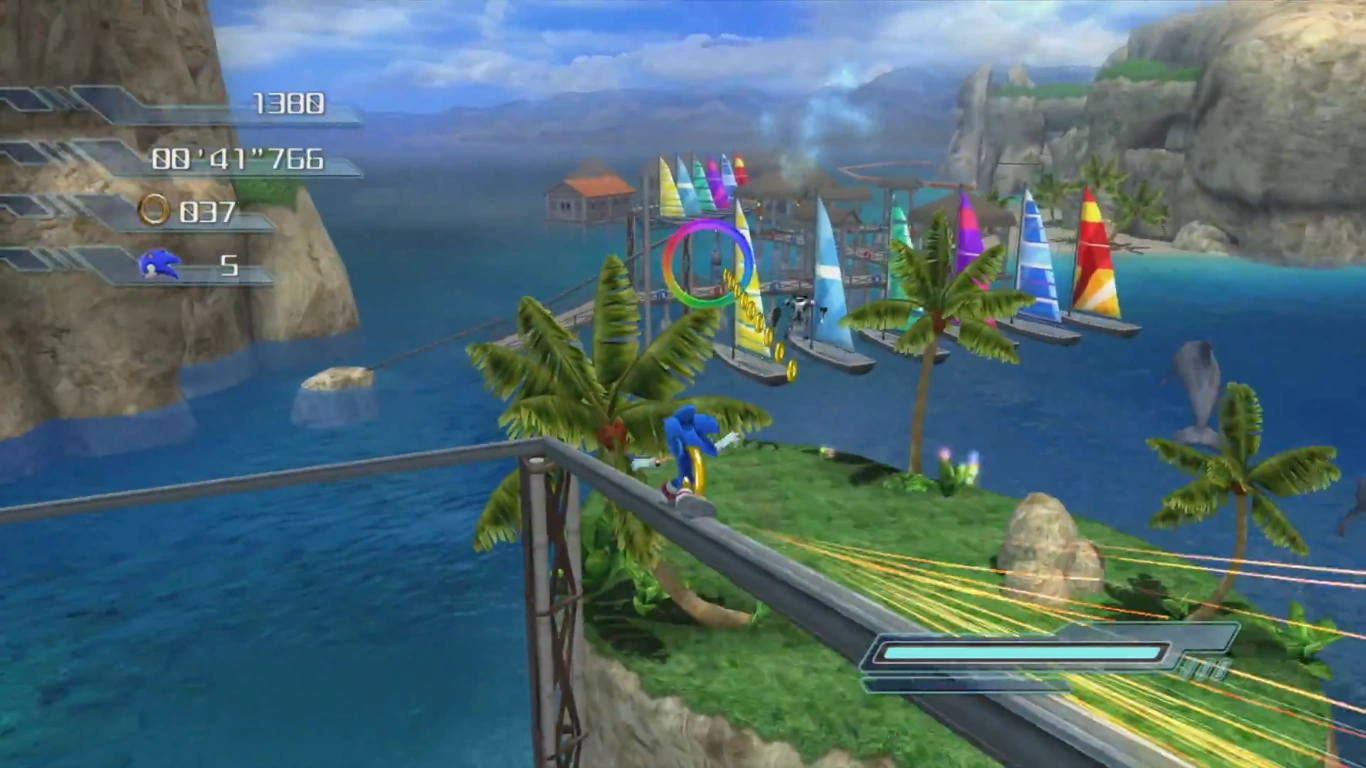
Task: Click the gold ring counter icon
Action: [154, 210]
